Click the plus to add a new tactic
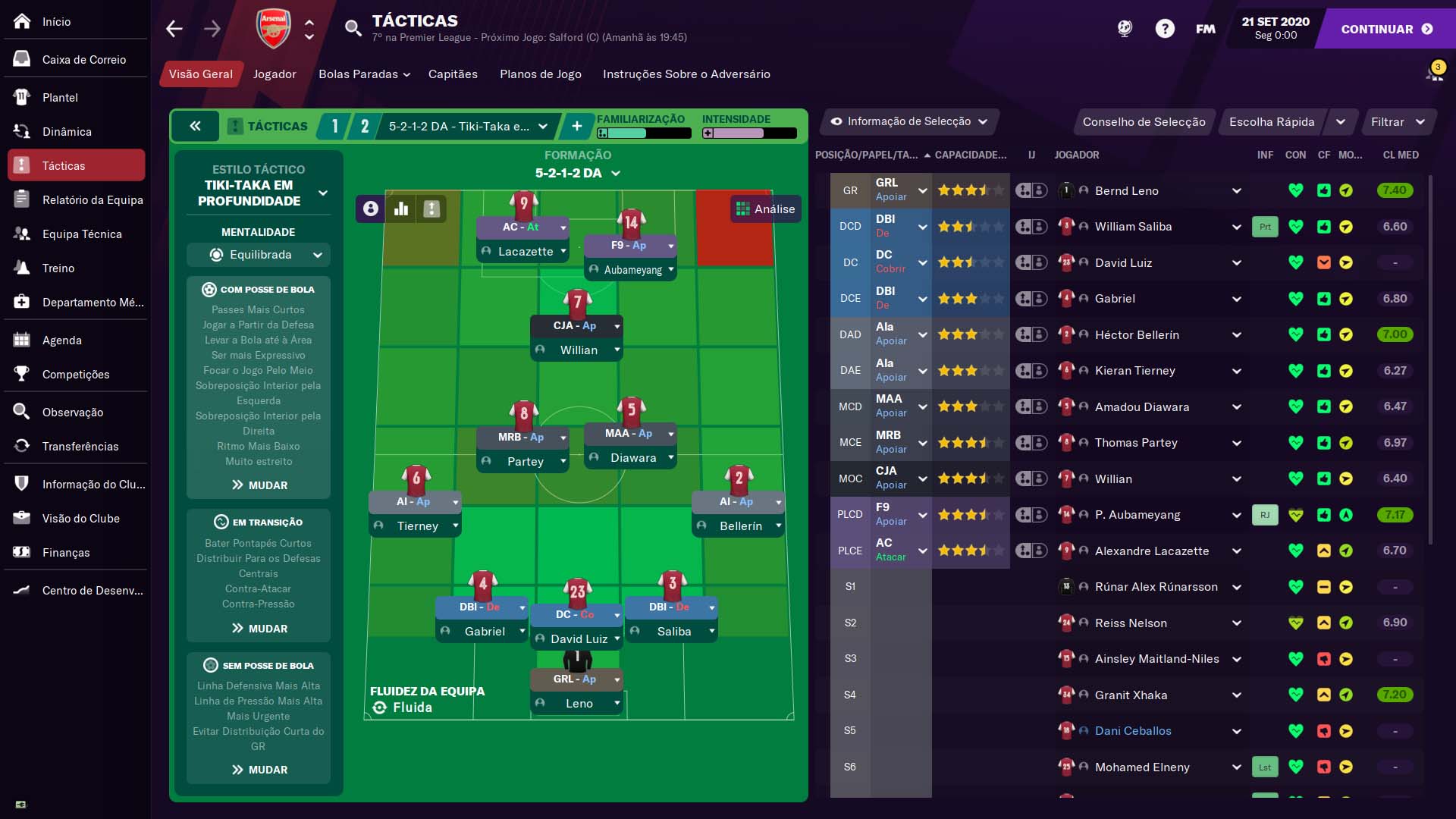1456x819 pixels. pos(577,126)
